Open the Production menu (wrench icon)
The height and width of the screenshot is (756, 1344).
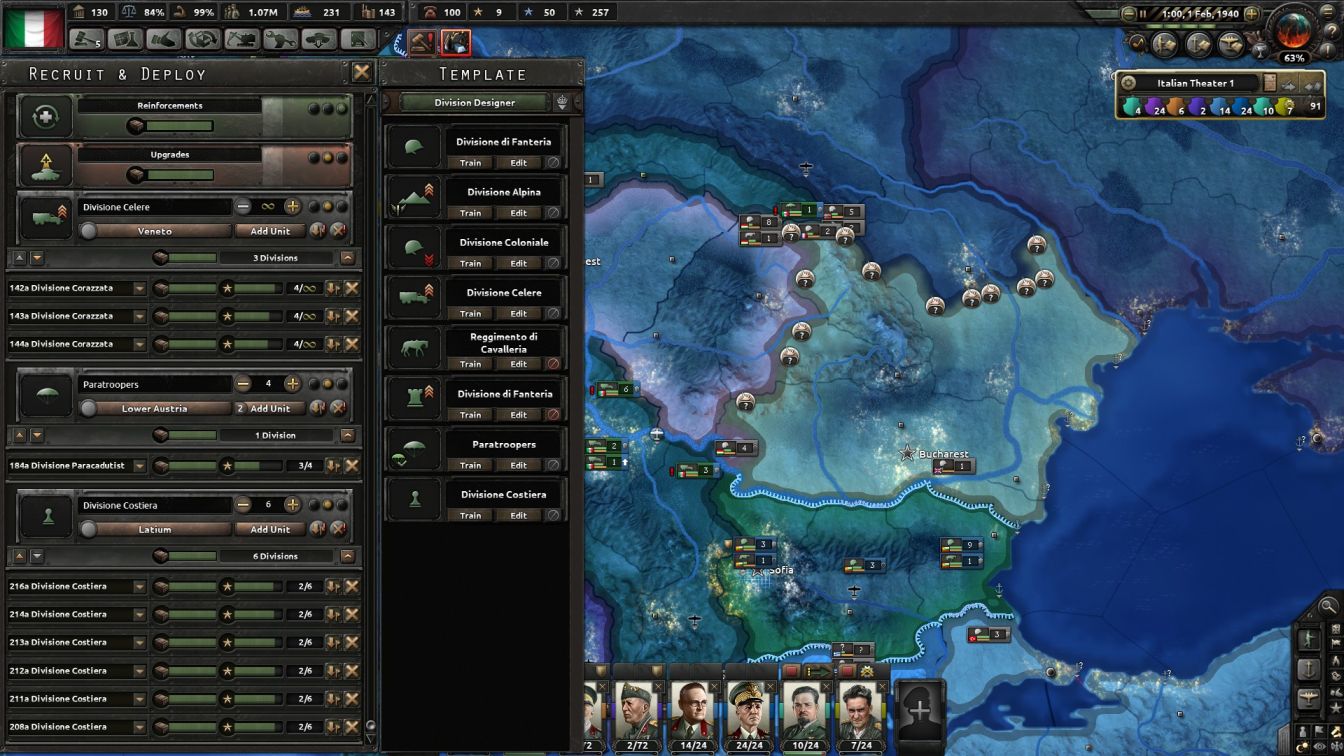(282, 37)
